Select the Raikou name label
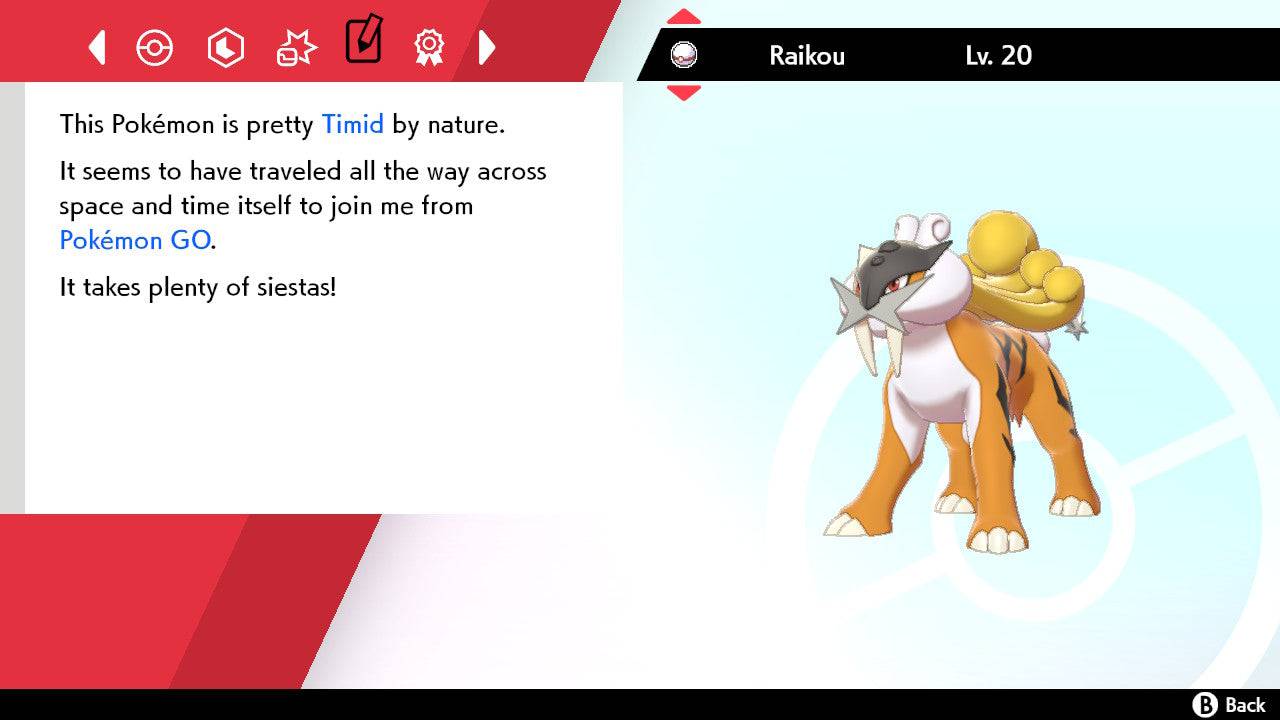Image resolution: width=1280 pixels, height=720 pixels. (806, 56)
